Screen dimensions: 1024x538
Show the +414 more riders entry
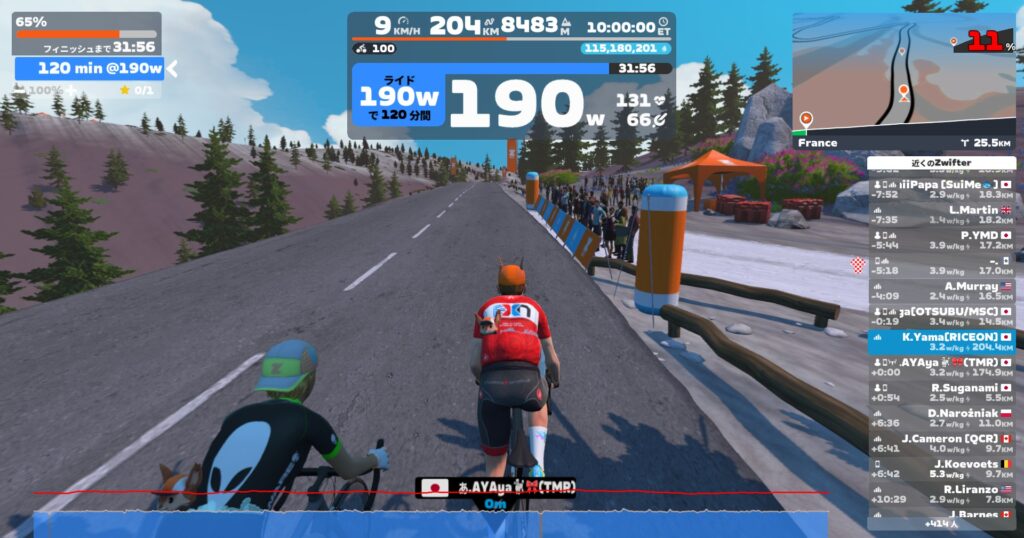click(x=941, y=523)
